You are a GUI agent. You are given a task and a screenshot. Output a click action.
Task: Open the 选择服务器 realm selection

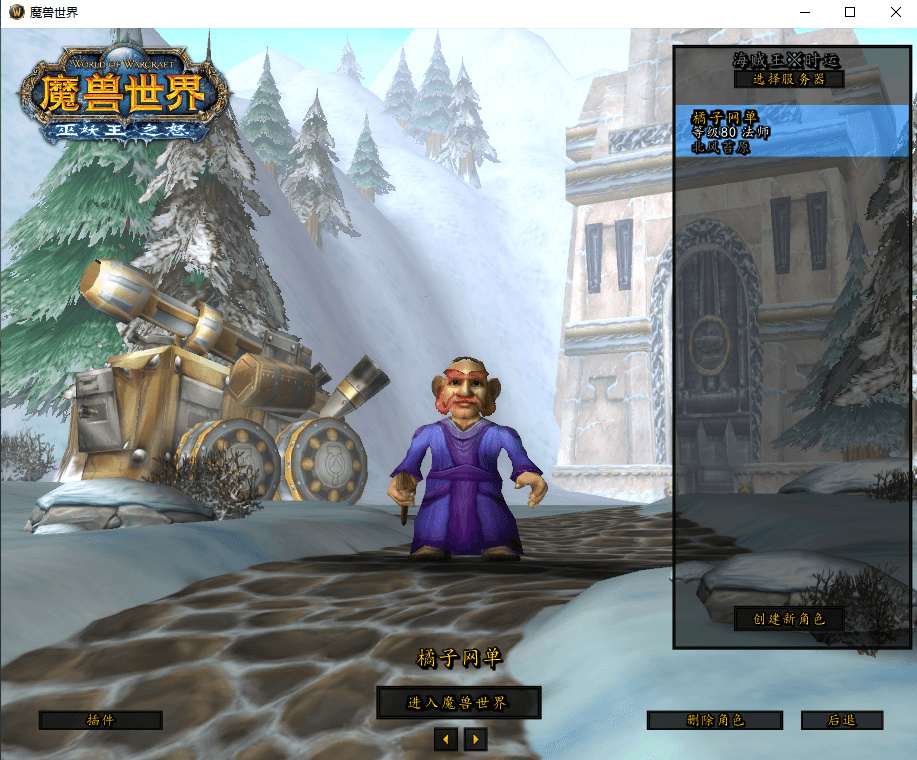789,79
